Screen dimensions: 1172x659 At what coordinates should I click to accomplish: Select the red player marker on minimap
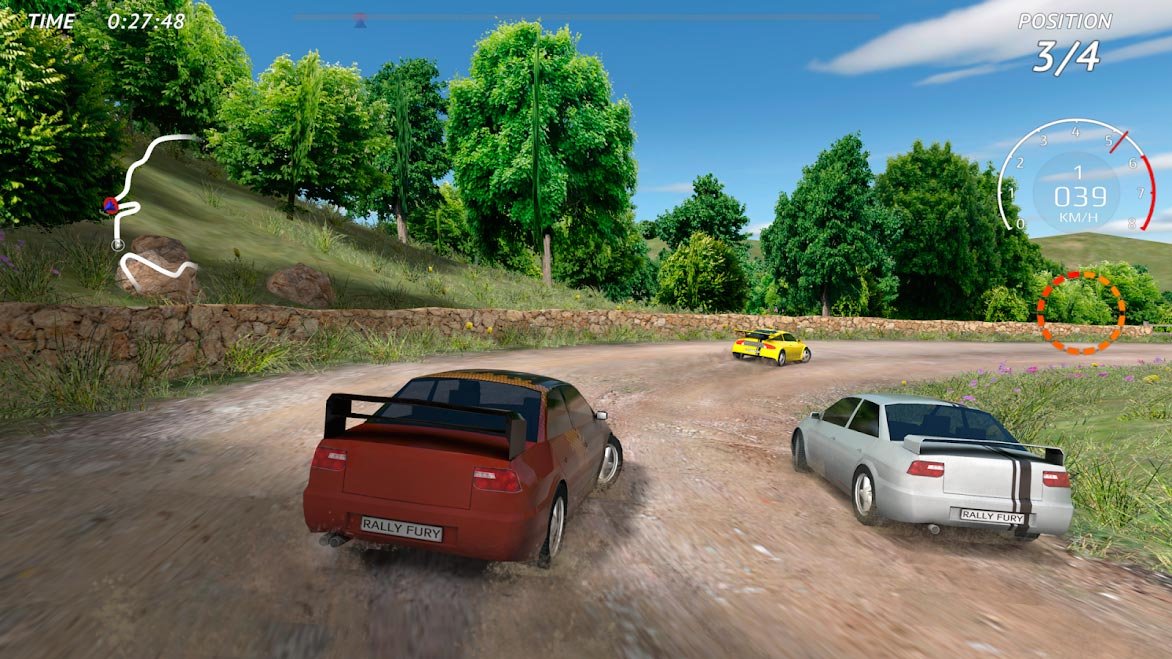coord(110,206)
